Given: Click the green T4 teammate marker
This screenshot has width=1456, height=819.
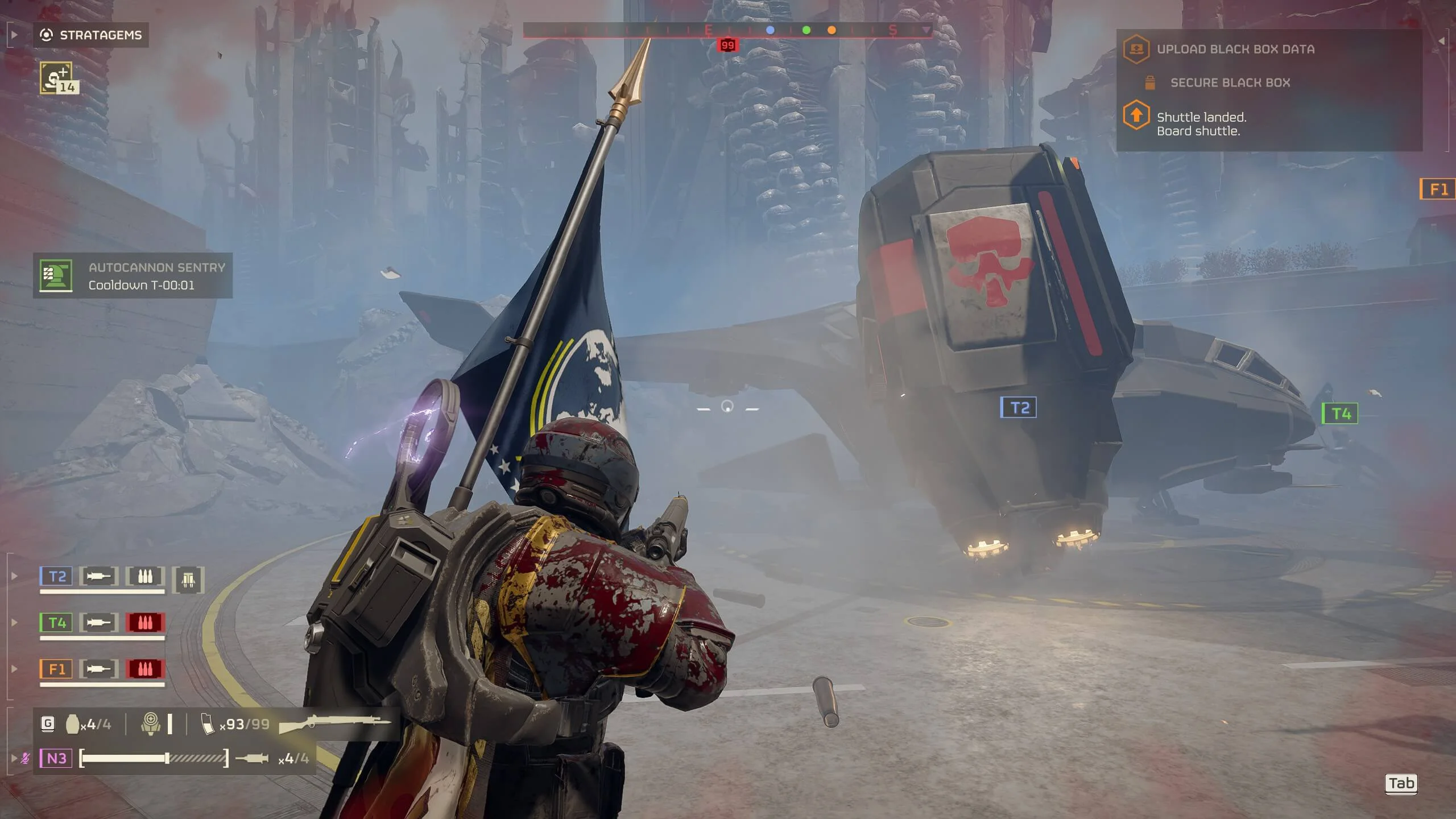Looking at the screenshot, I should coord(1340,413).
